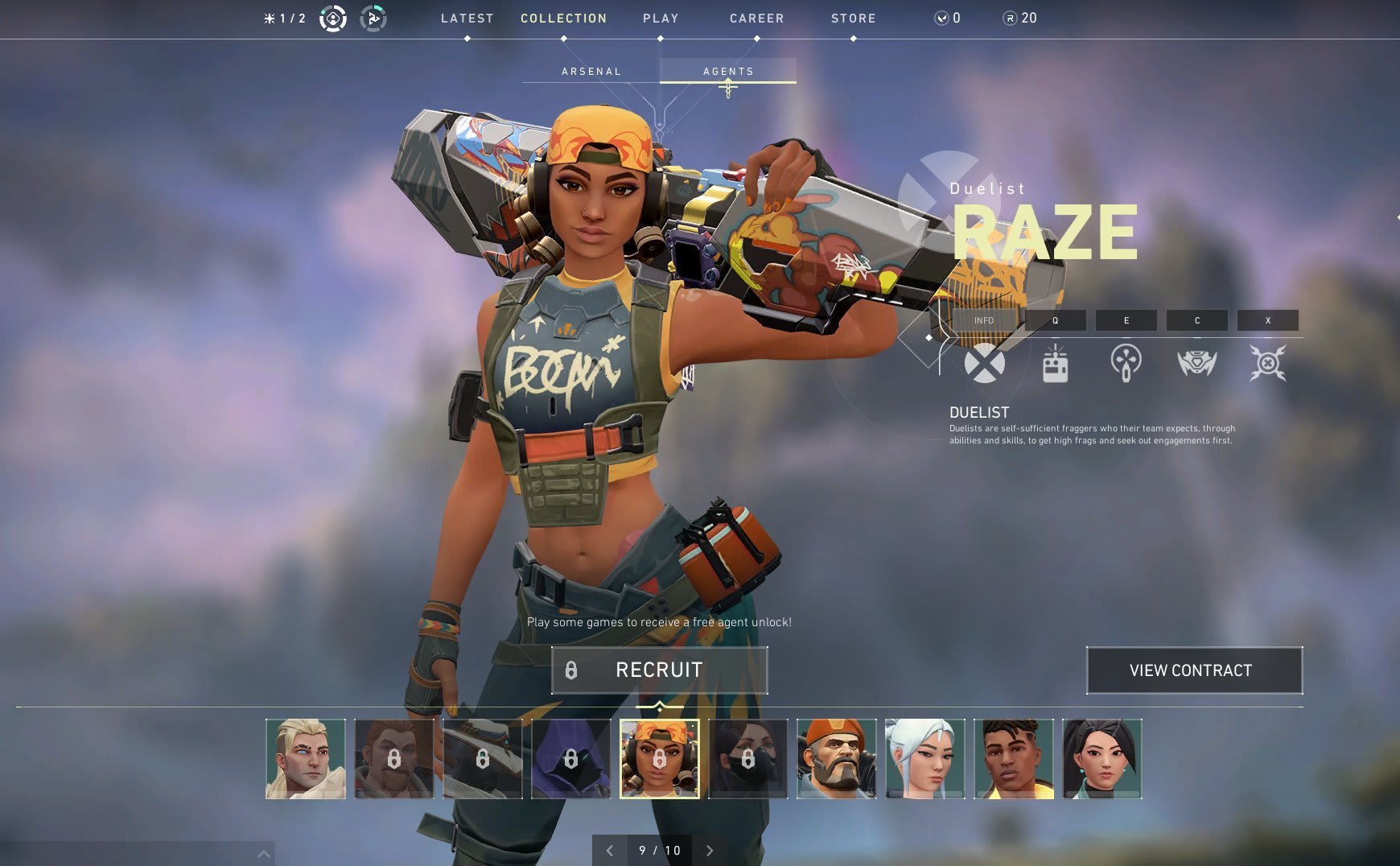Select the white-haired Jett portrait
Screen dimensions: 1400x866
tap(925, 759)
